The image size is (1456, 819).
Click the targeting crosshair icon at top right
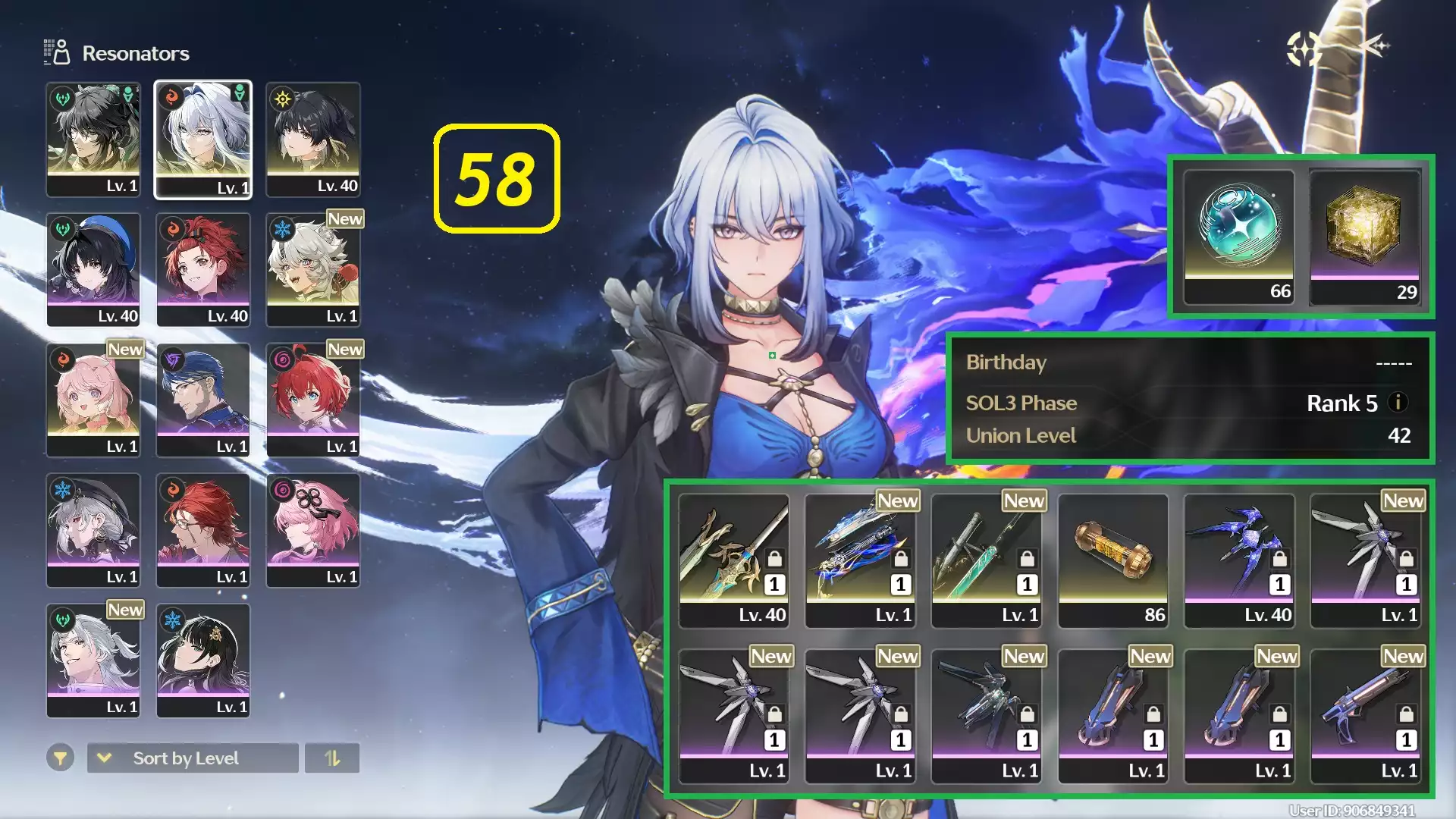pyautogui.click(x=1303, y=48)
